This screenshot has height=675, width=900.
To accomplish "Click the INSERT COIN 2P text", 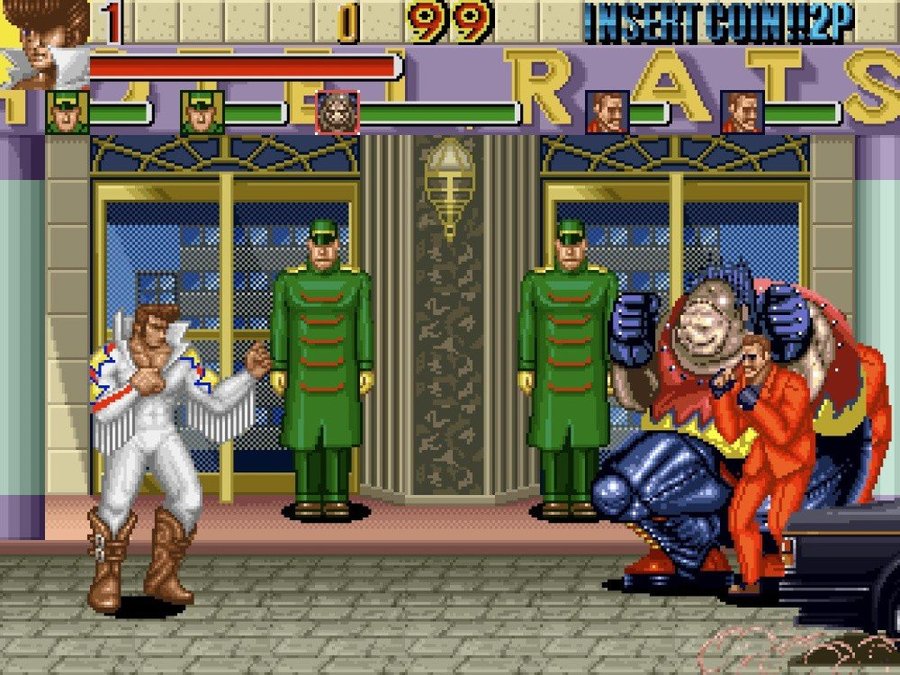I will 719,22.
